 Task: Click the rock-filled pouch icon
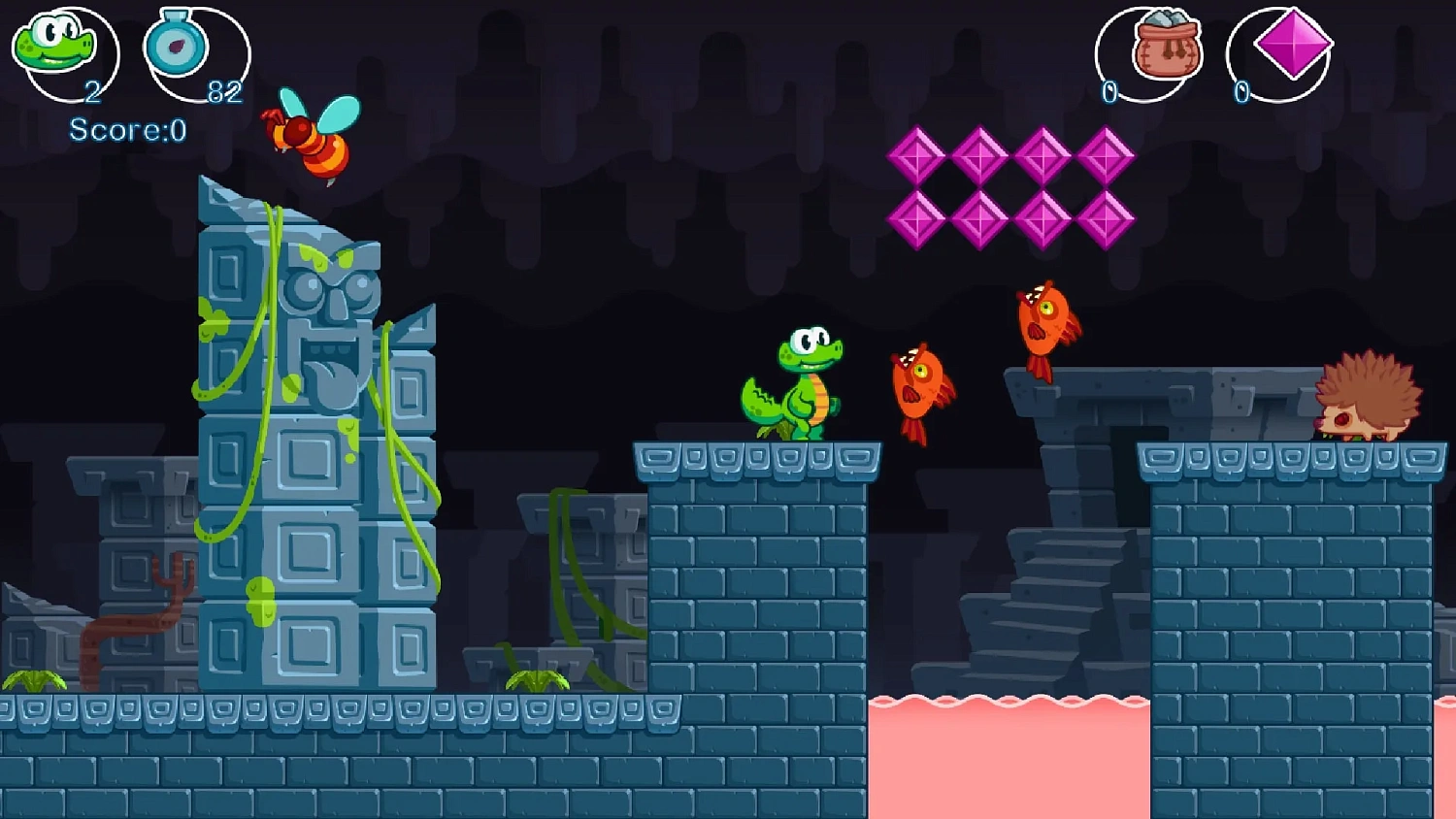coord(1168,47)
